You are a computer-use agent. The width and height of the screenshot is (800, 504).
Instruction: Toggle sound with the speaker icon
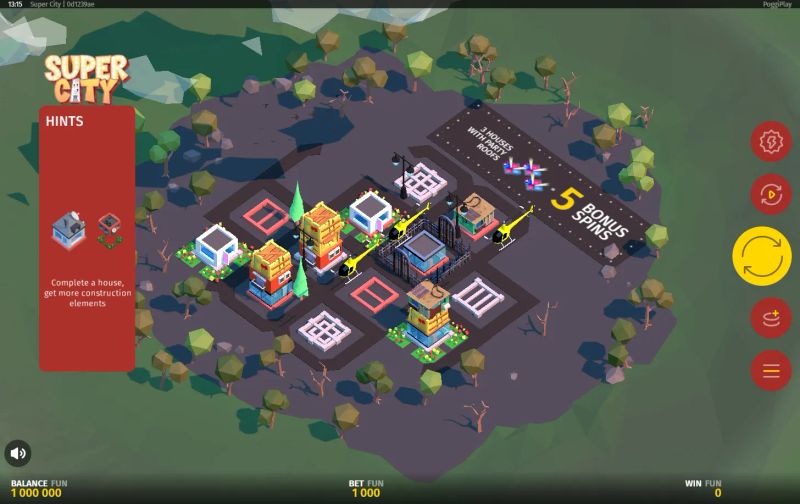(x=18, y=453)
